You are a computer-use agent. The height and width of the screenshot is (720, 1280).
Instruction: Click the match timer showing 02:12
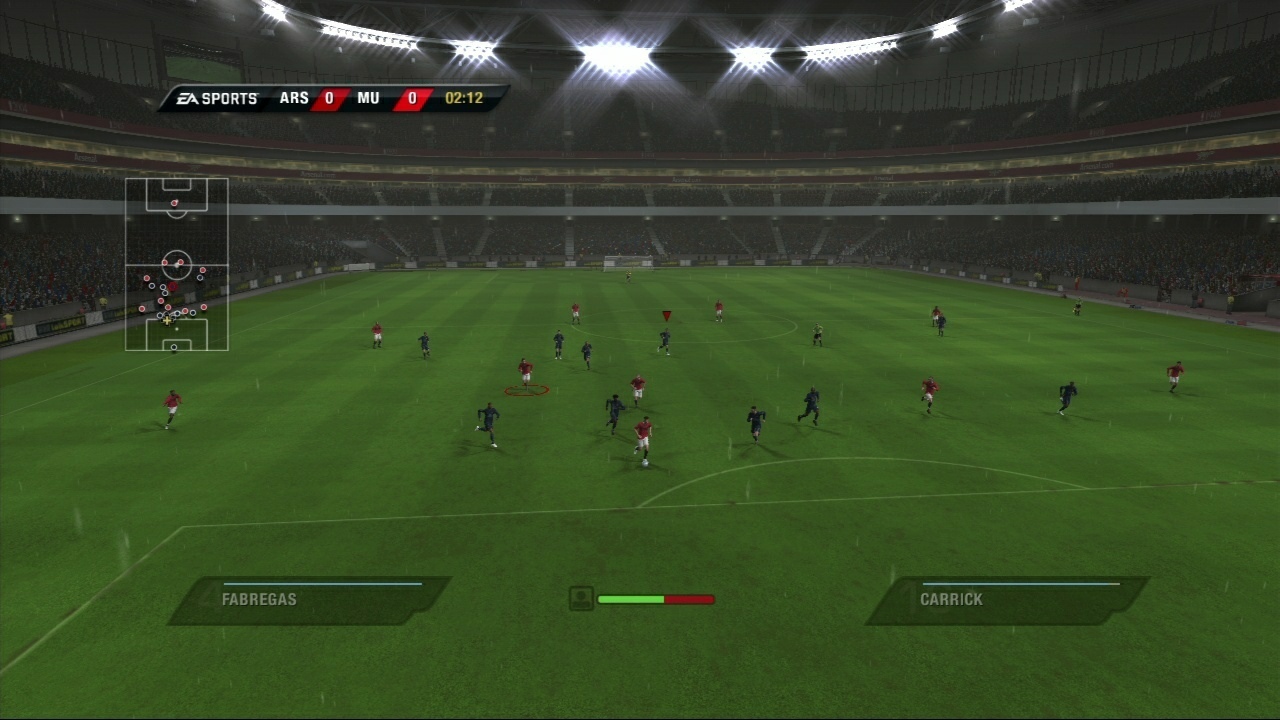click(x=466, y=98)
